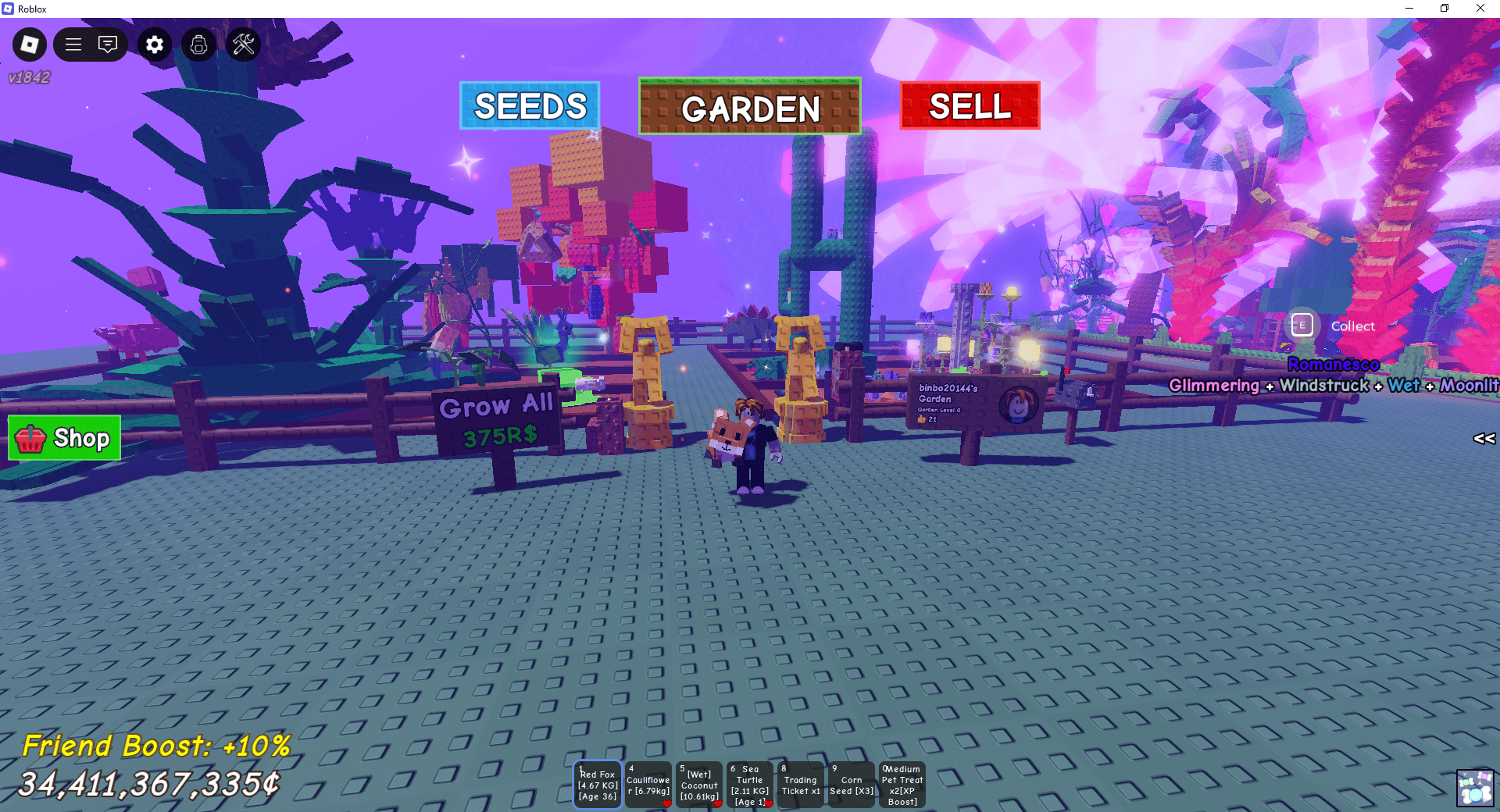1500x812 pixels.
Task: Open the pets icon in bottom corner
Action: coord(1476,787)
